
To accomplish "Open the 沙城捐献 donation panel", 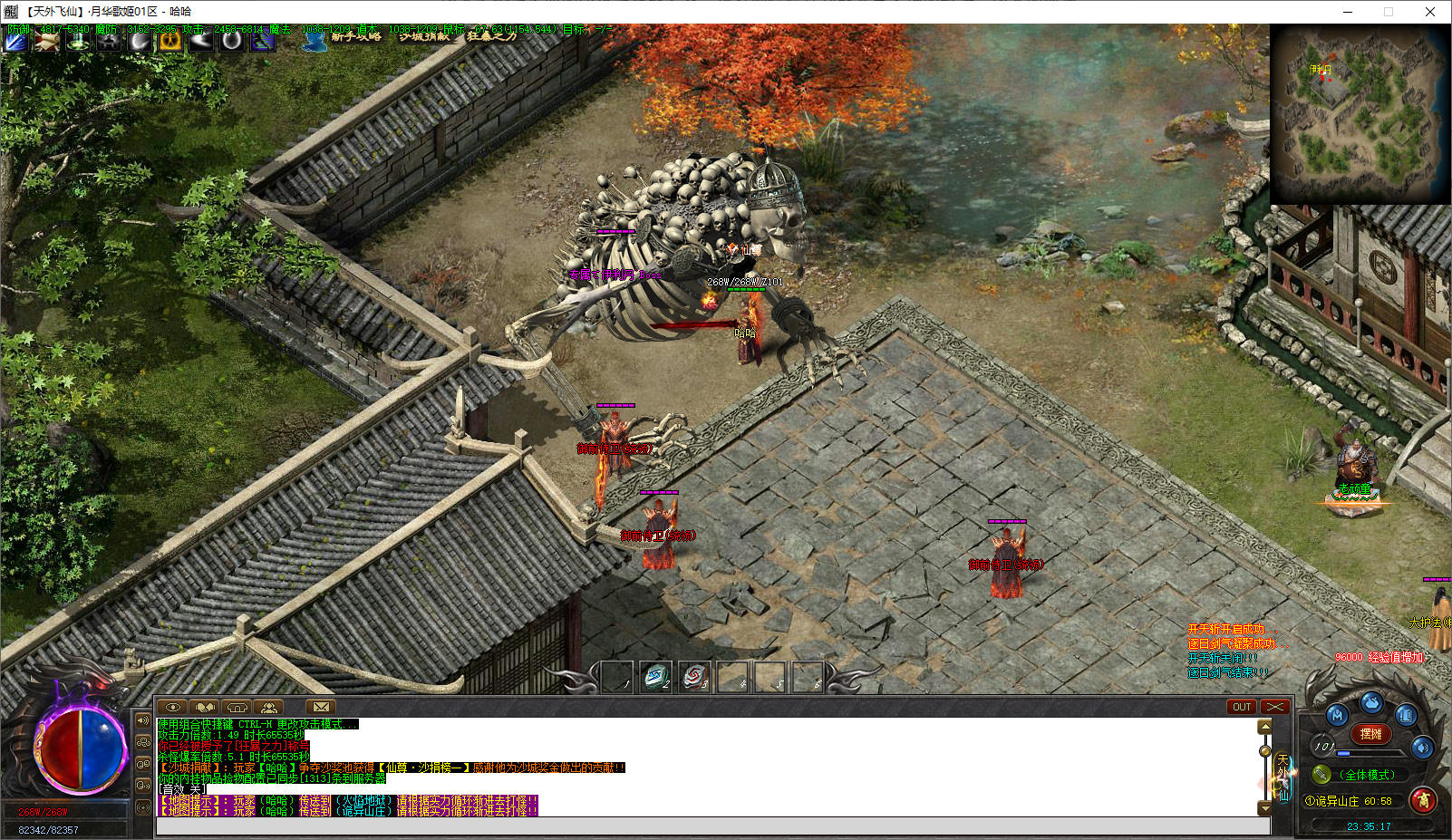I will tap(424, 37).
